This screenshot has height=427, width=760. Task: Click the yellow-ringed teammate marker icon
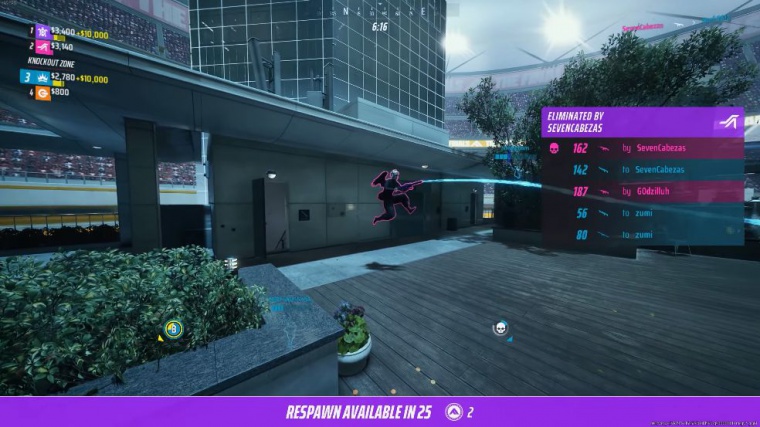click(173, 328)
